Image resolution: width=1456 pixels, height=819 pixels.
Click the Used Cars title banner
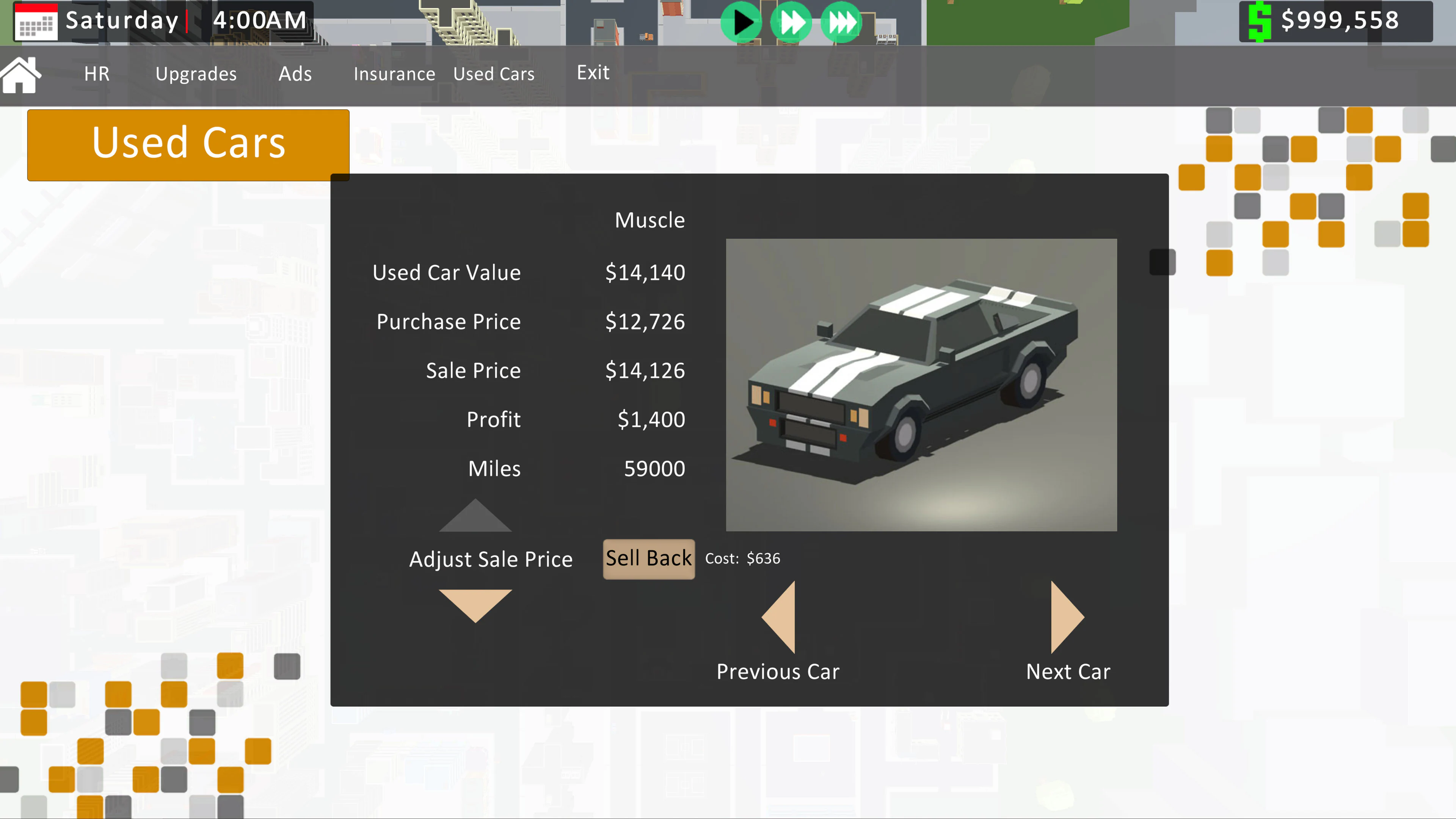(x=188, y=144)
